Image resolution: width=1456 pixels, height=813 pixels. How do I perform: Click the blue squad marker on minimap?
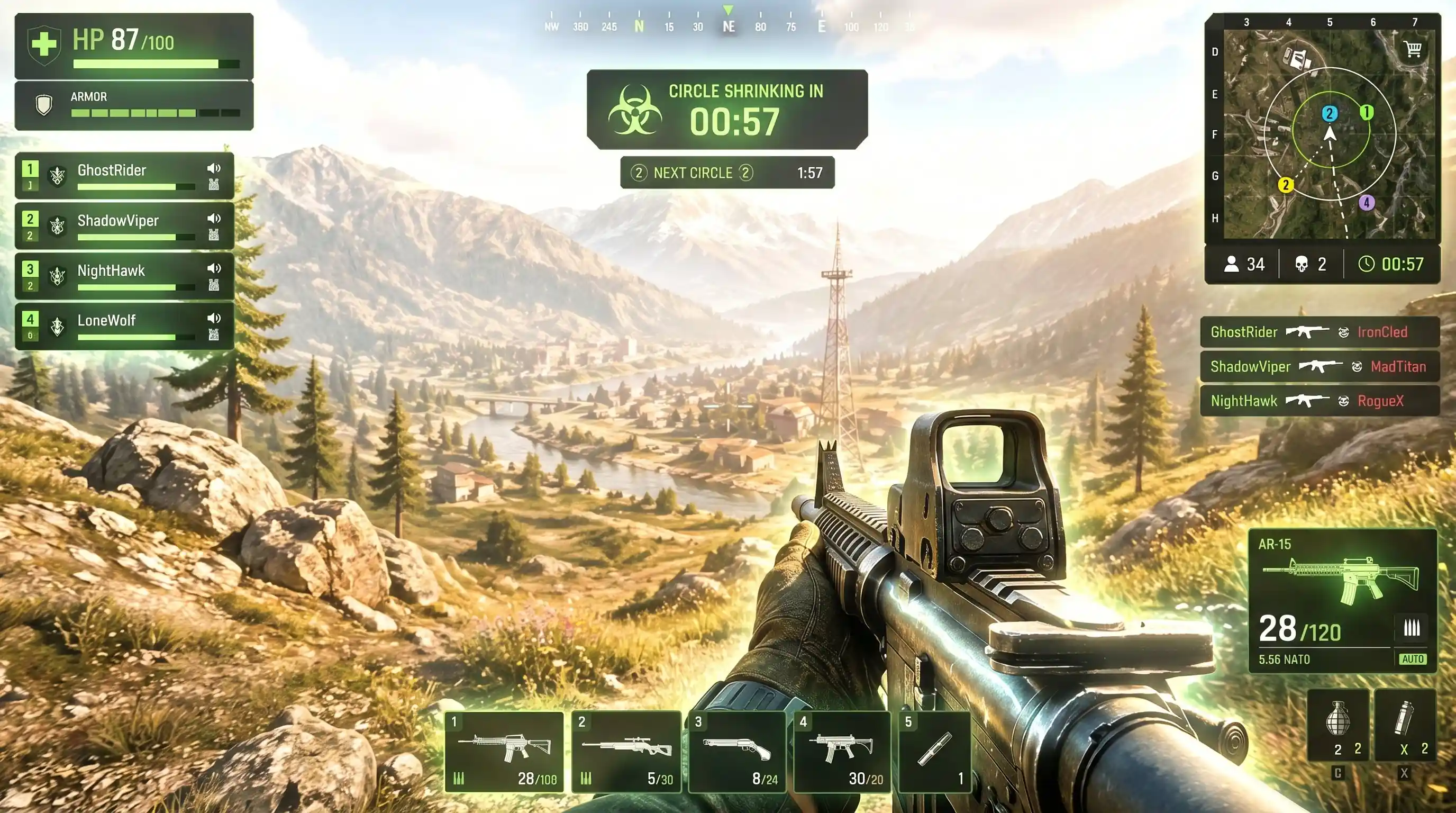point(1330,114)
